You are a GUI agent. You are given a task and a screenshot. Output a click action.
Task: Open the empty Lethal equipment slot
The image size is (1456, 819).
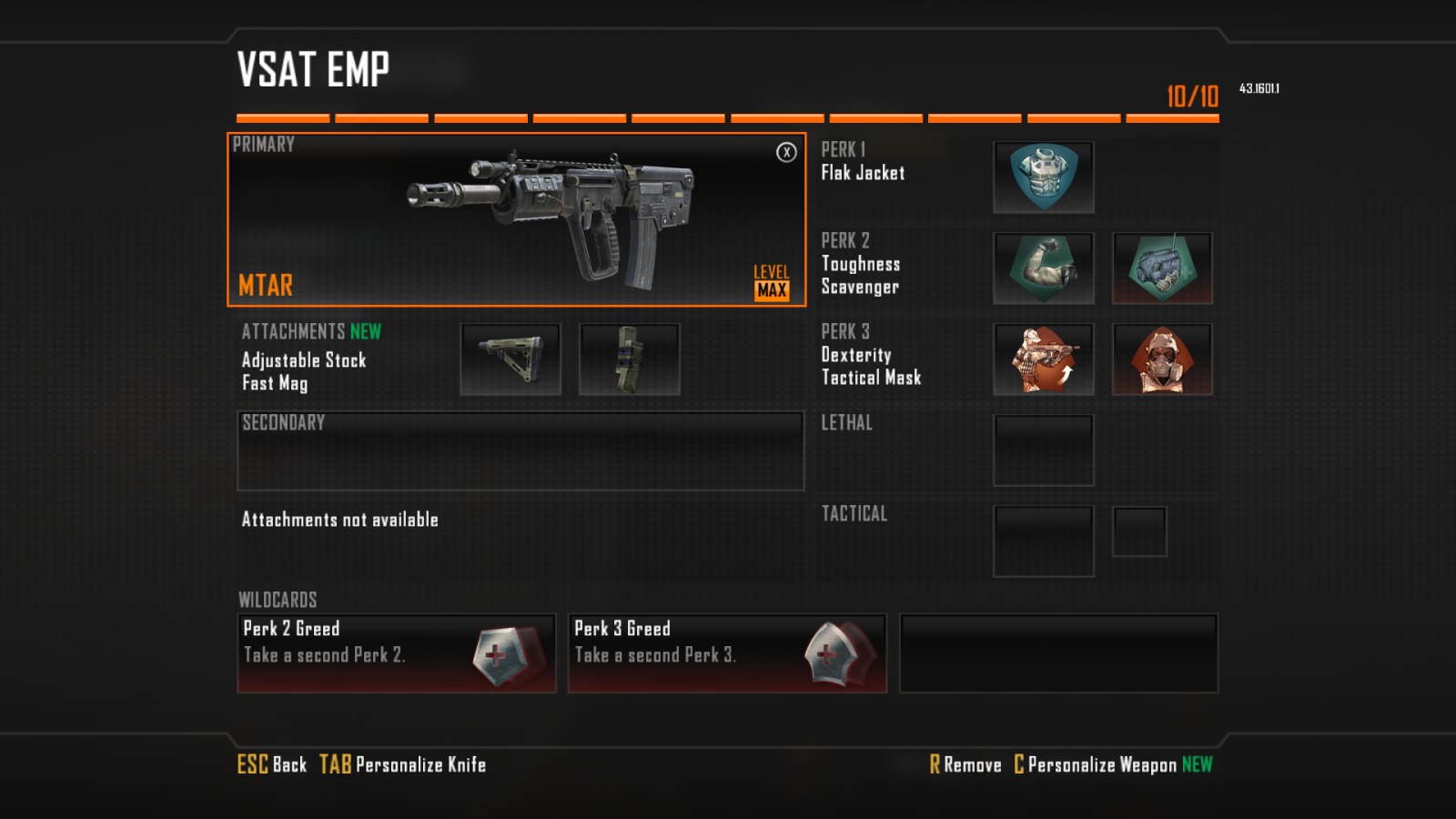[x=1044, y=450]
